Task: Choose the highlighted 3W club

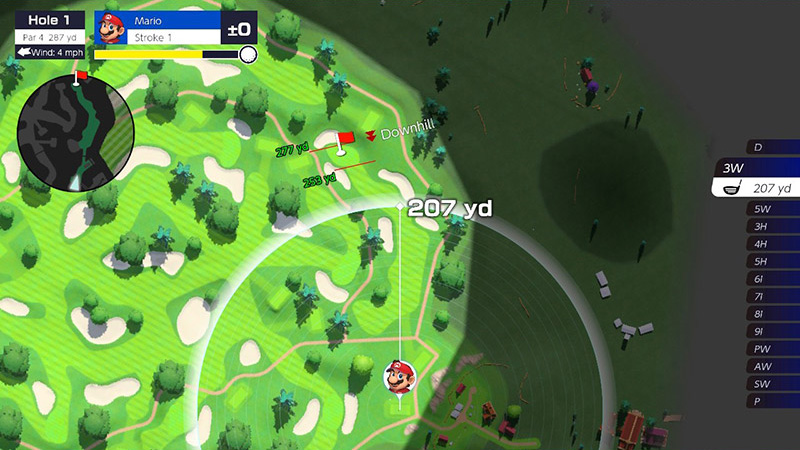Action: click(x=760, y=168)
